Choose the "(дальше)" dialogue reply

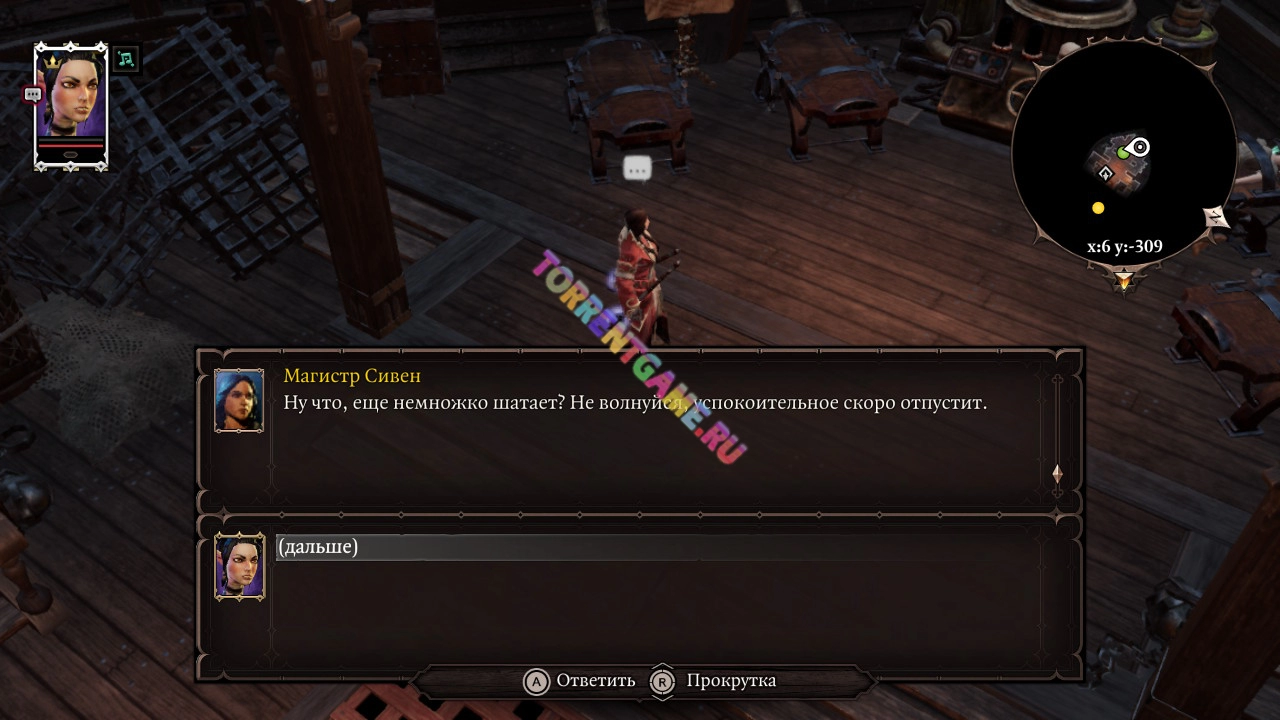(318, 547)
